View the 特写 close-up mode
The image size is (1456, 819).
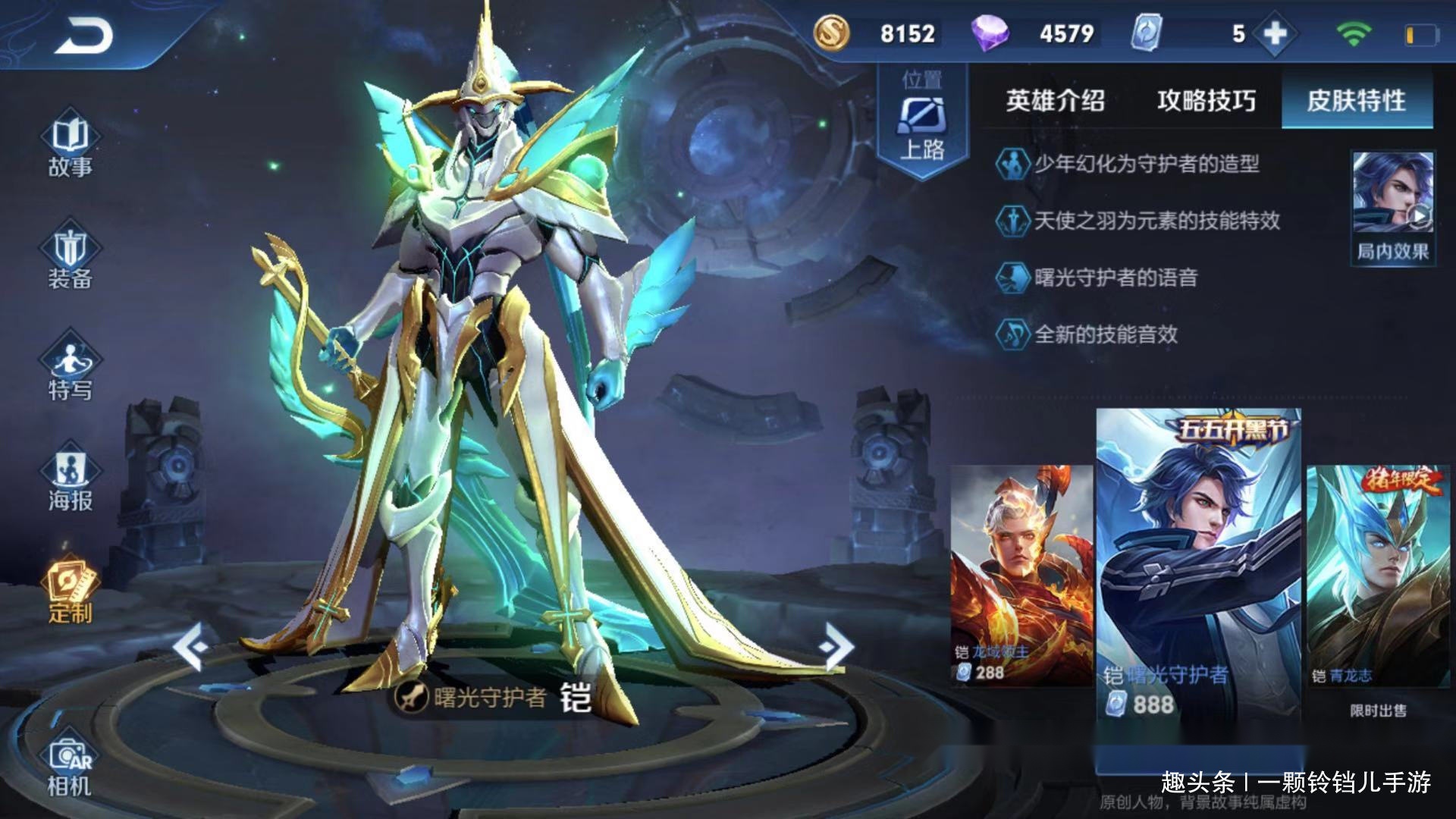[x=70, y=369]
